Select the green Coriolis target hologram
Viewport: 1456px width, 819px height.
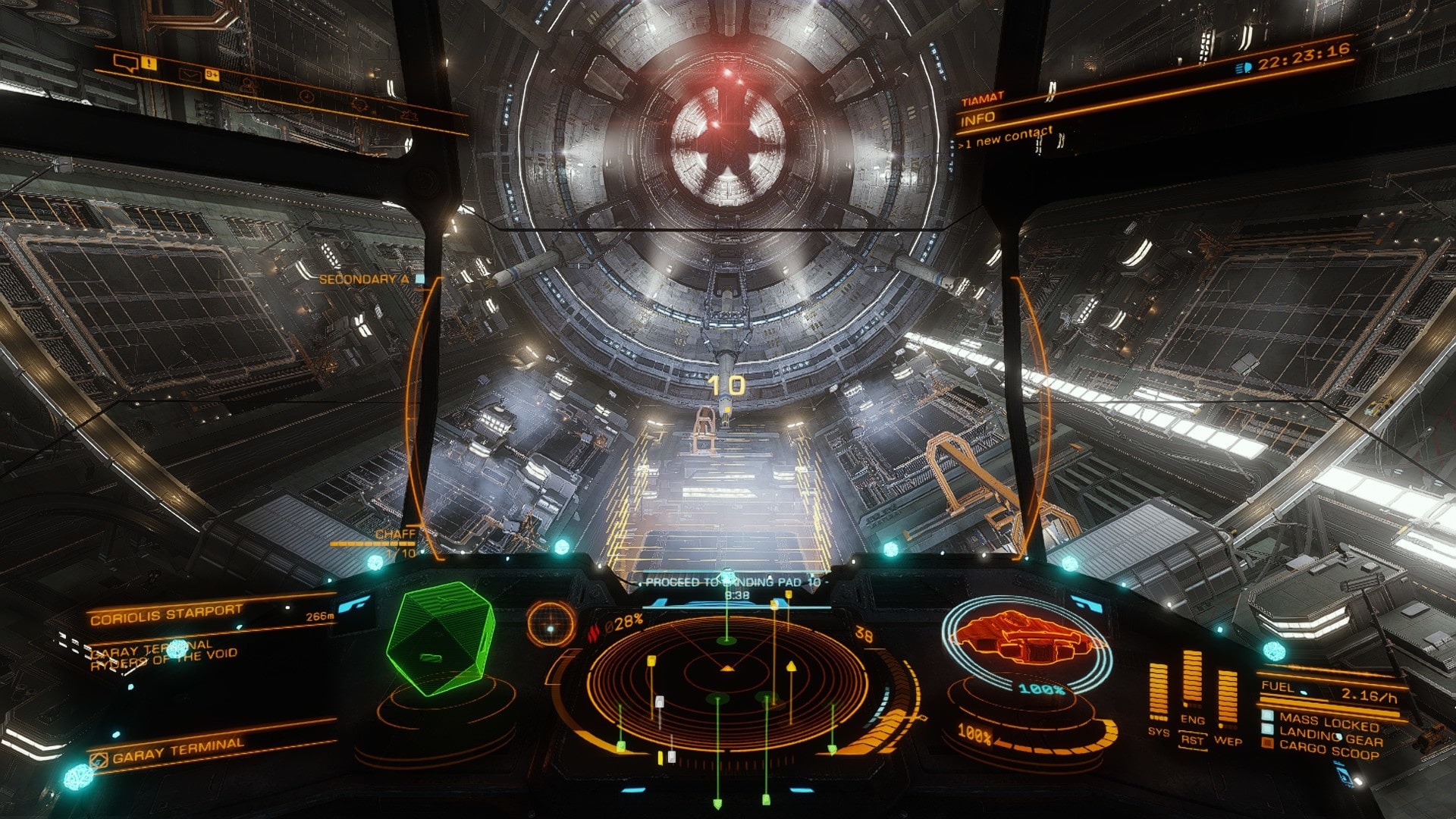(x=441, y=638)
